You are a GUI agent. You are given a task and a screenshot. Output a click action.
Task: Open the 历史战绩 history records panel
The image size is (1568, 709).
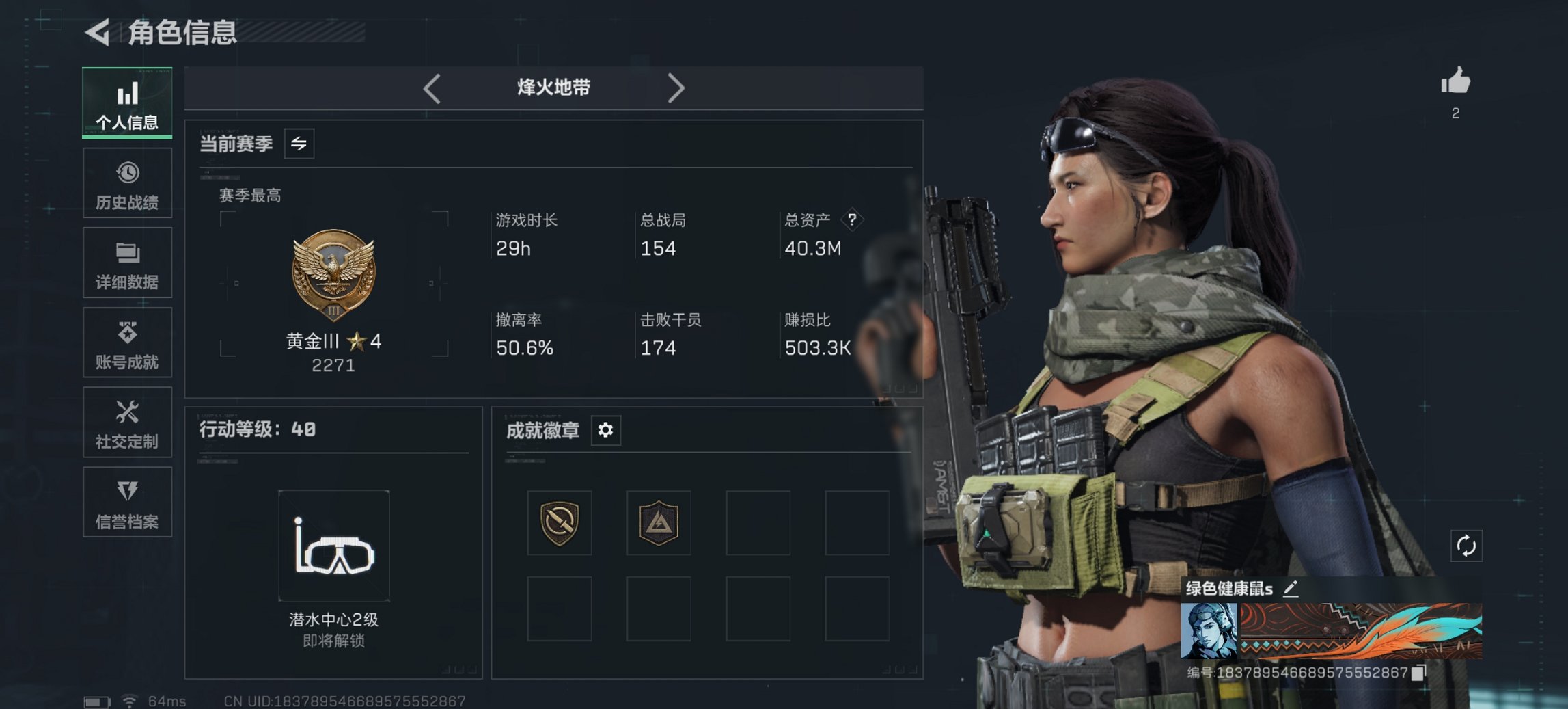(x=127, y=183)
